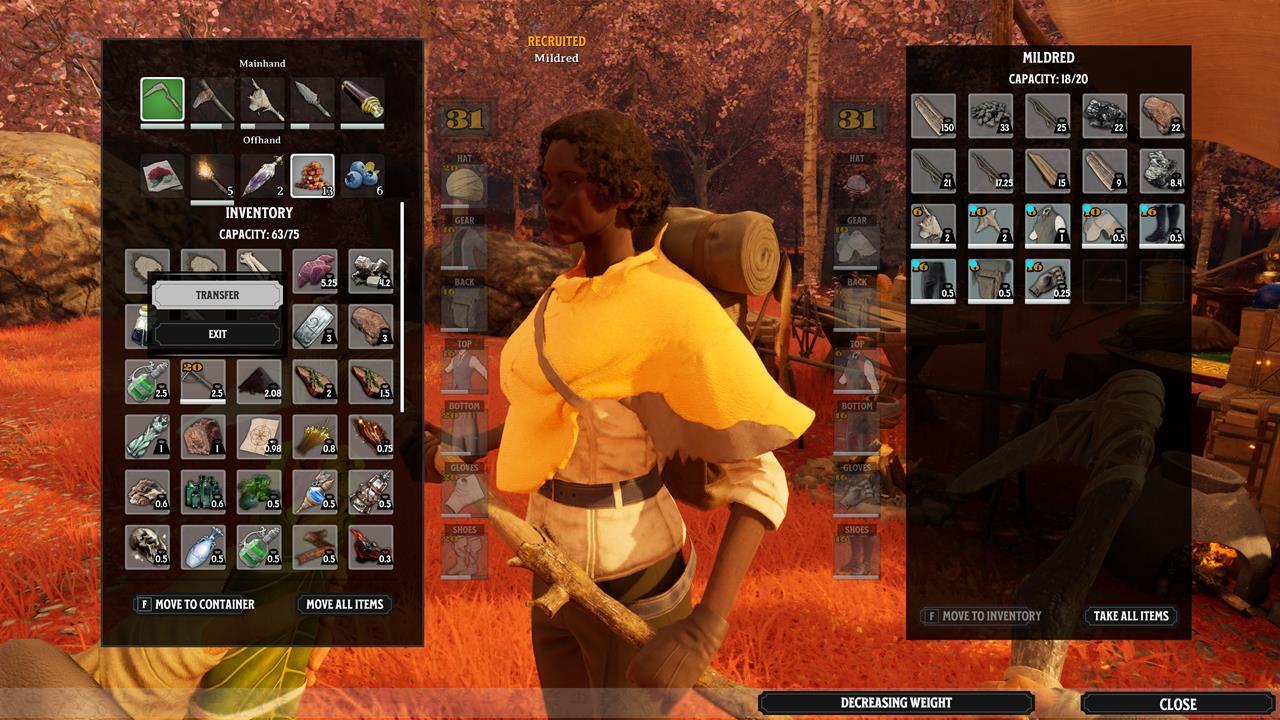Select the highlighted red berries stack
The height and width of the screenshot is (720, 1280).
click(312, 173)
